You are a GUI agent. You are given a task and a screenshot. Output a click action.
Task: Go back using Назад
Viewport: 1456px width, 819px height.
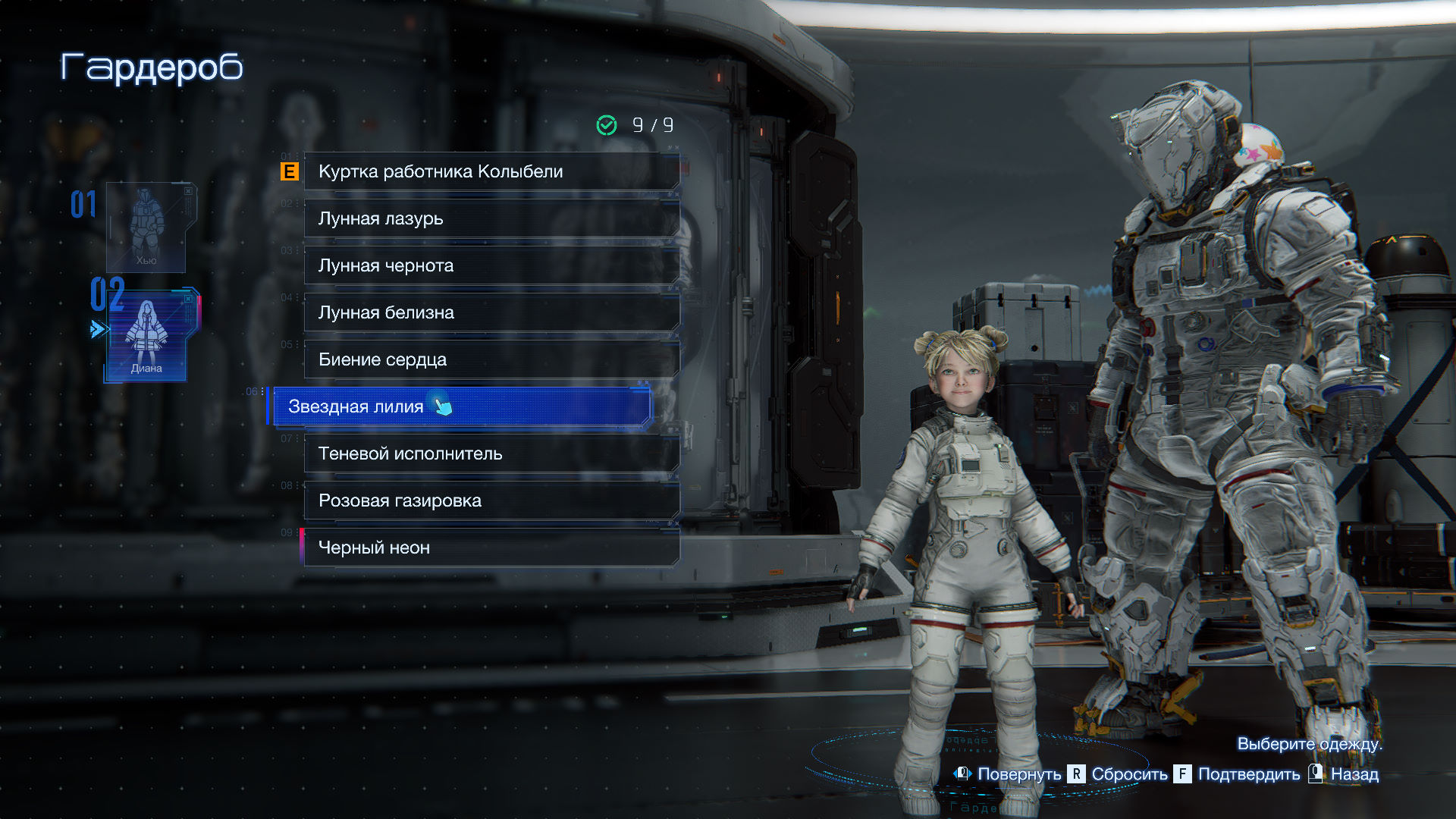point(1354,774)
